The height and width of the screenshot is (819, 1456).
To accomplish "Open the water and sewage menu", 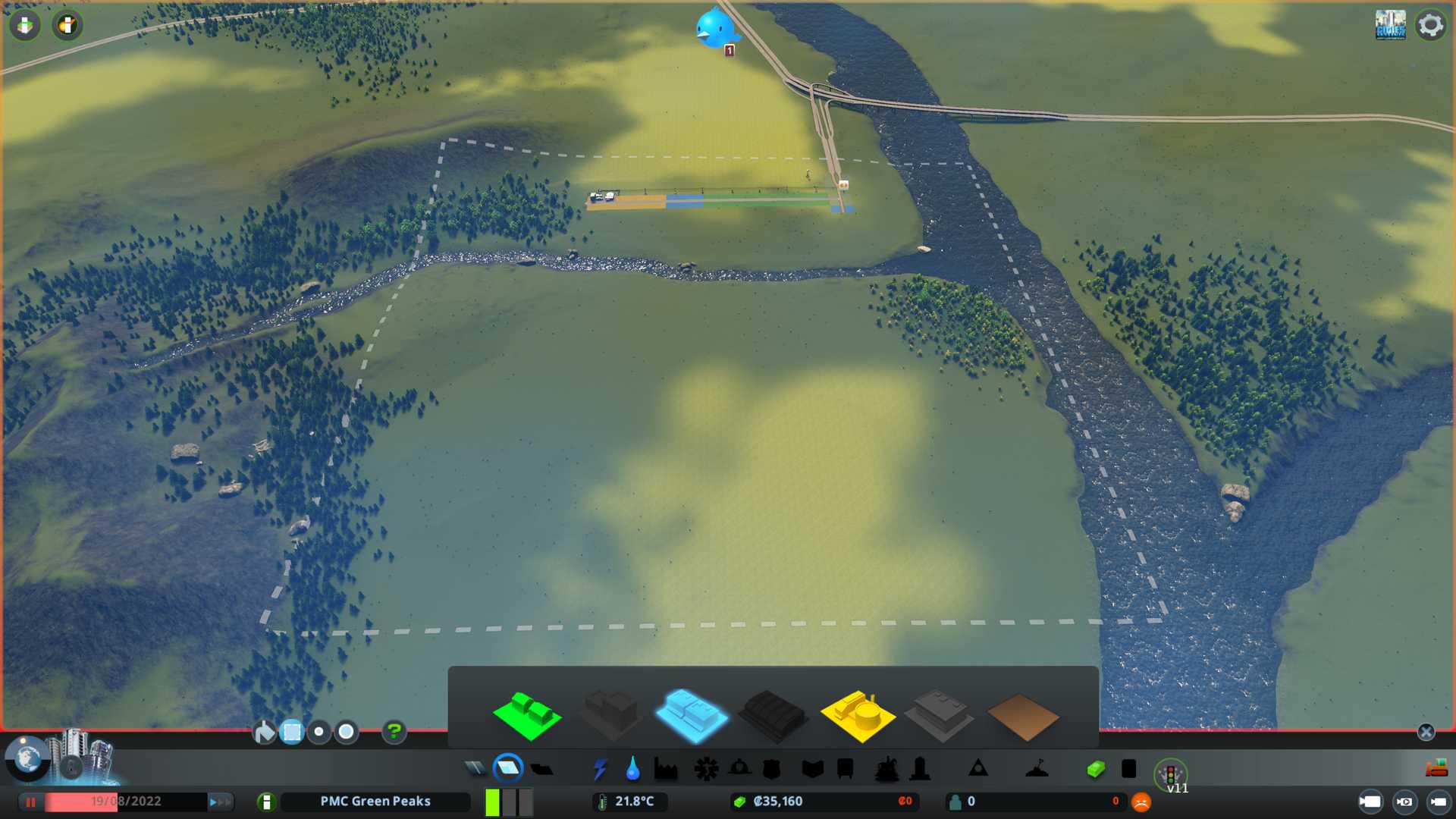I will coord(632,769).
